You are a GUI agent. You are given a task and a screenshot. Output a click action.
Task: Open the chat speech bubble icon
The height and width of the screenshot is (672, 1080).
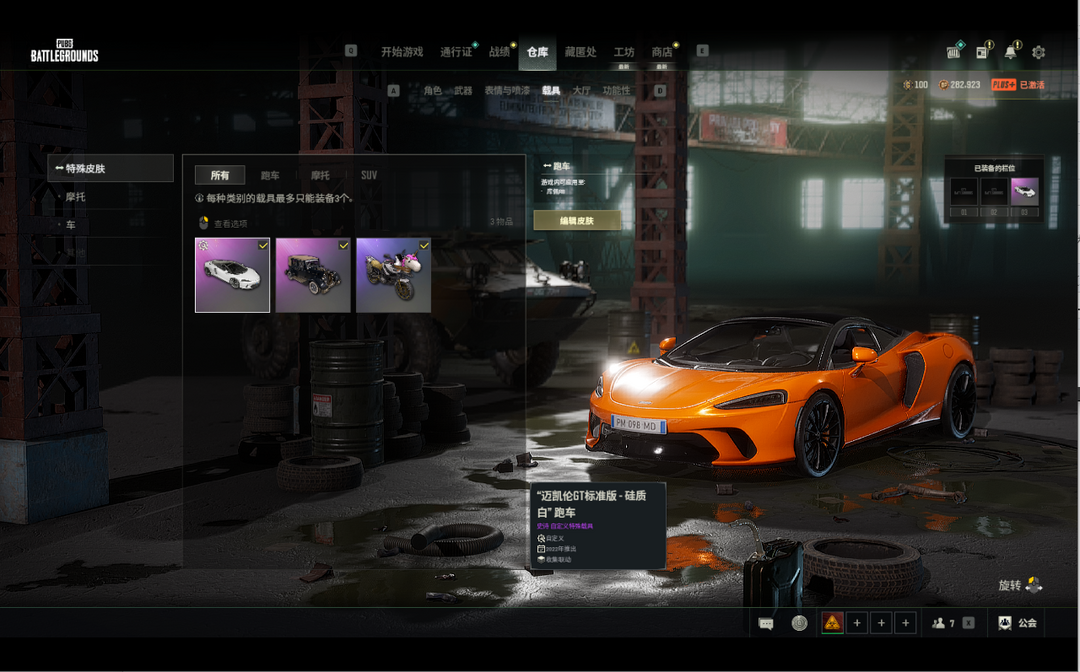(766, 623)
